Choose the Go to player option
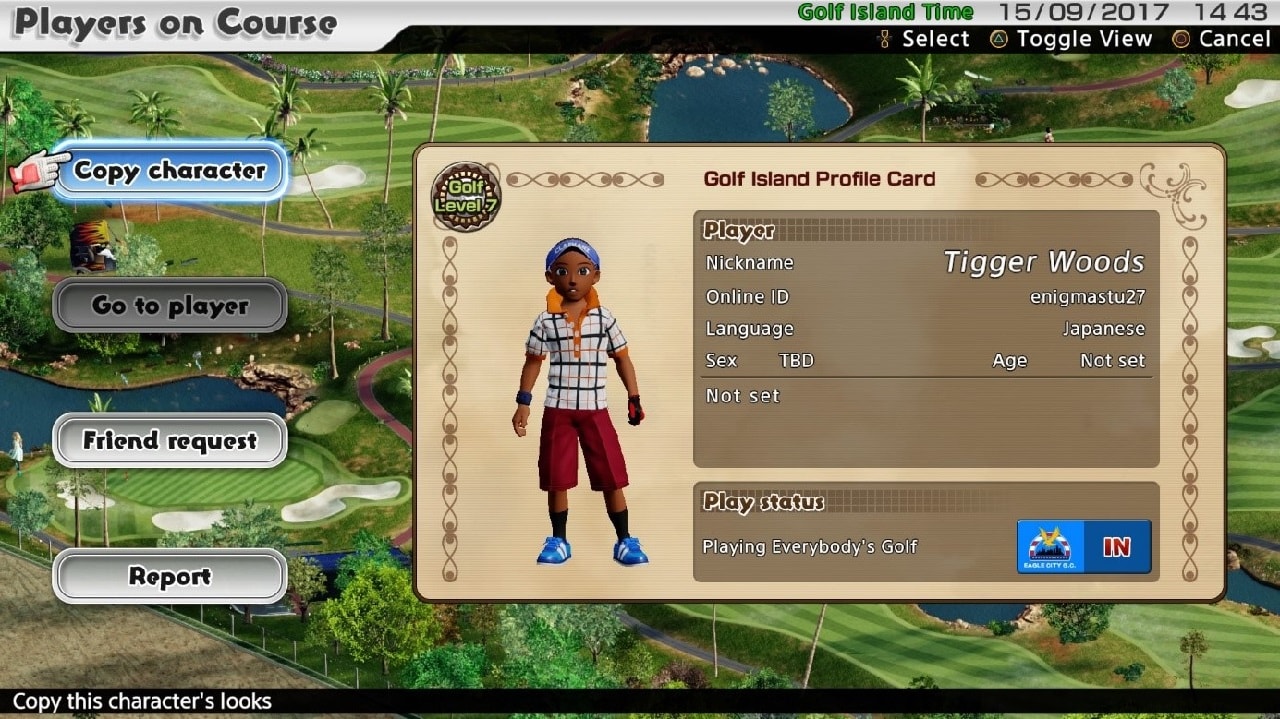 pyautogui.click(x=170, y=306)
